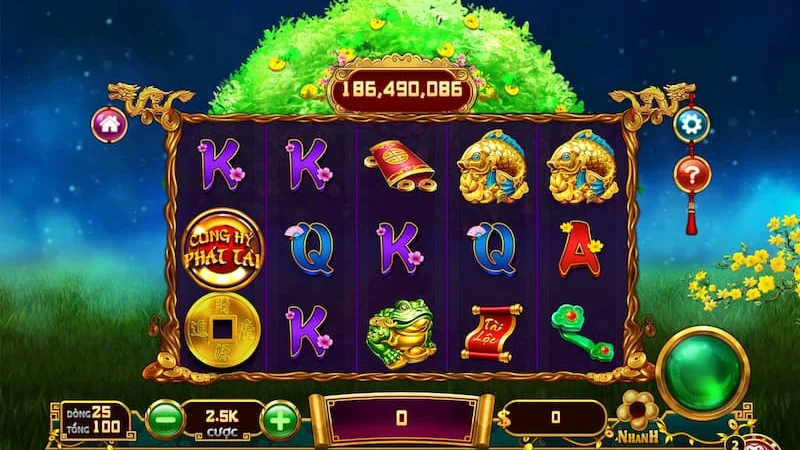Return to lobby via the home icon

tap(108, 124)
